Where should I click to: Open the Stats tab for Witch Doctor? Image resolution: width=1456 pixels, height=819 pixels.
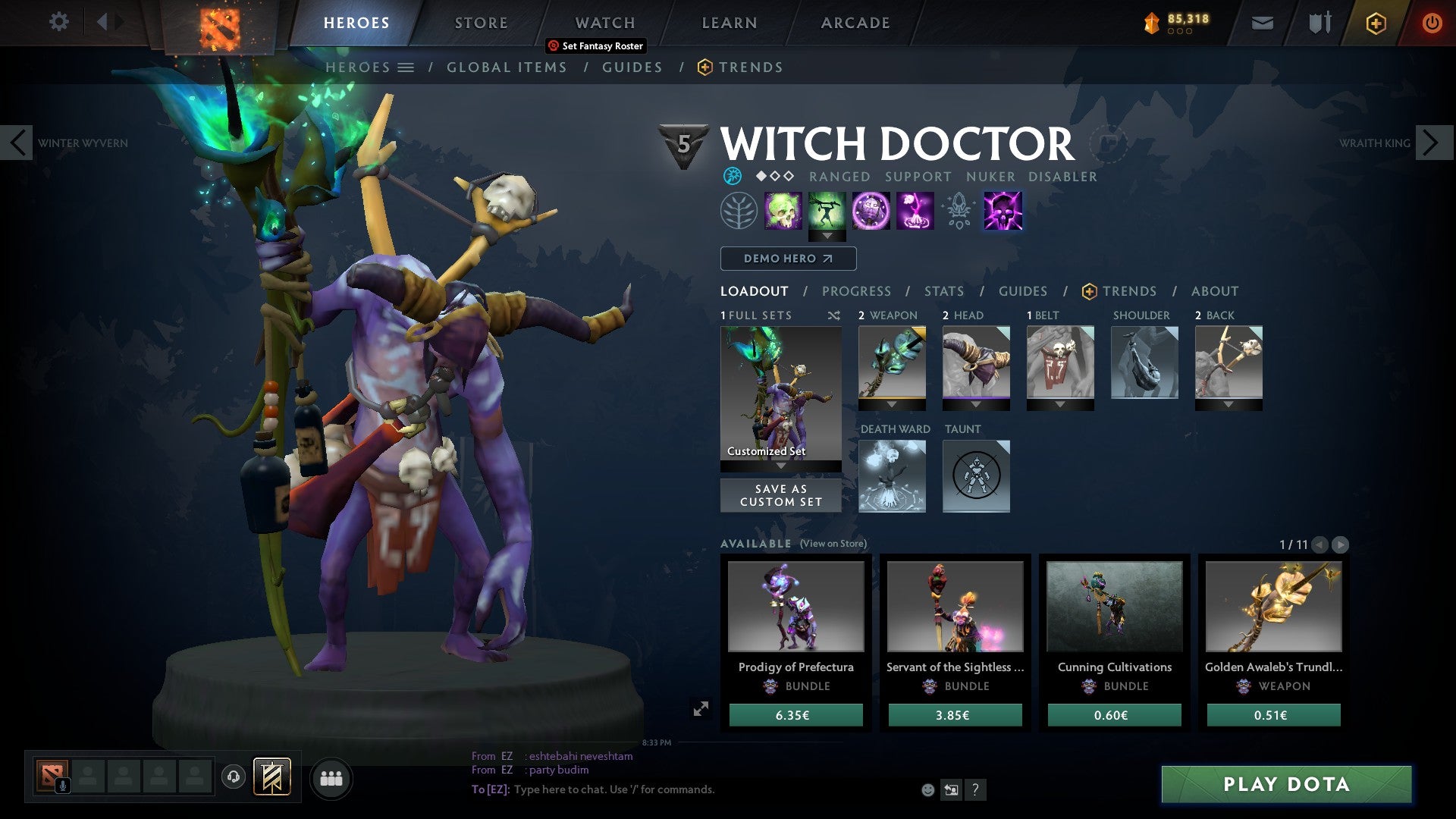point(943,291)
